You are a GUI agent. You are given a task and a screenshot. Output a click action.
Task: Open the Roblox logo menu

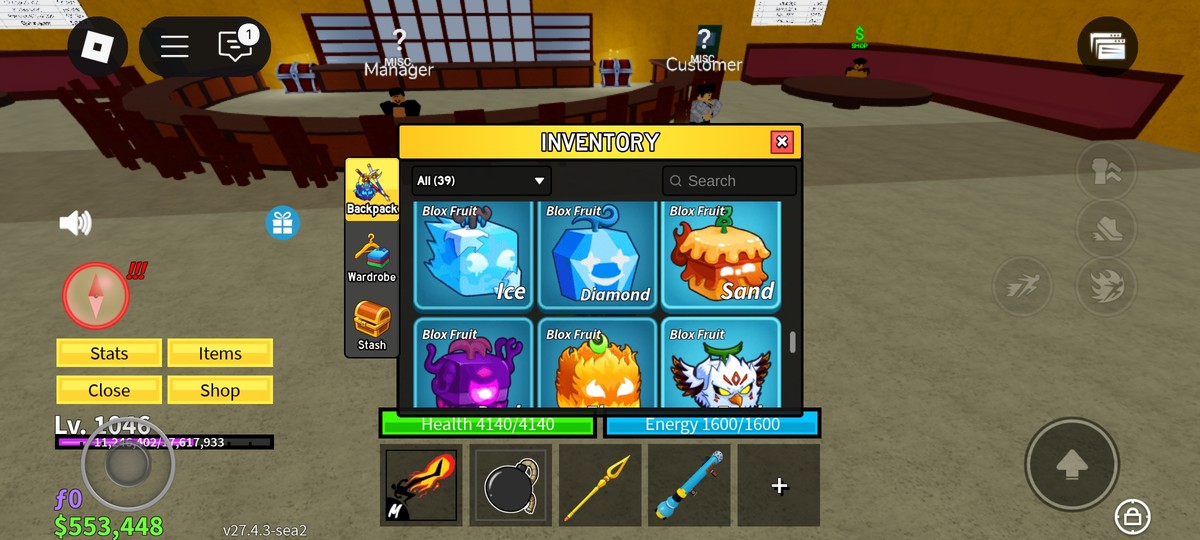coord(99,46)
